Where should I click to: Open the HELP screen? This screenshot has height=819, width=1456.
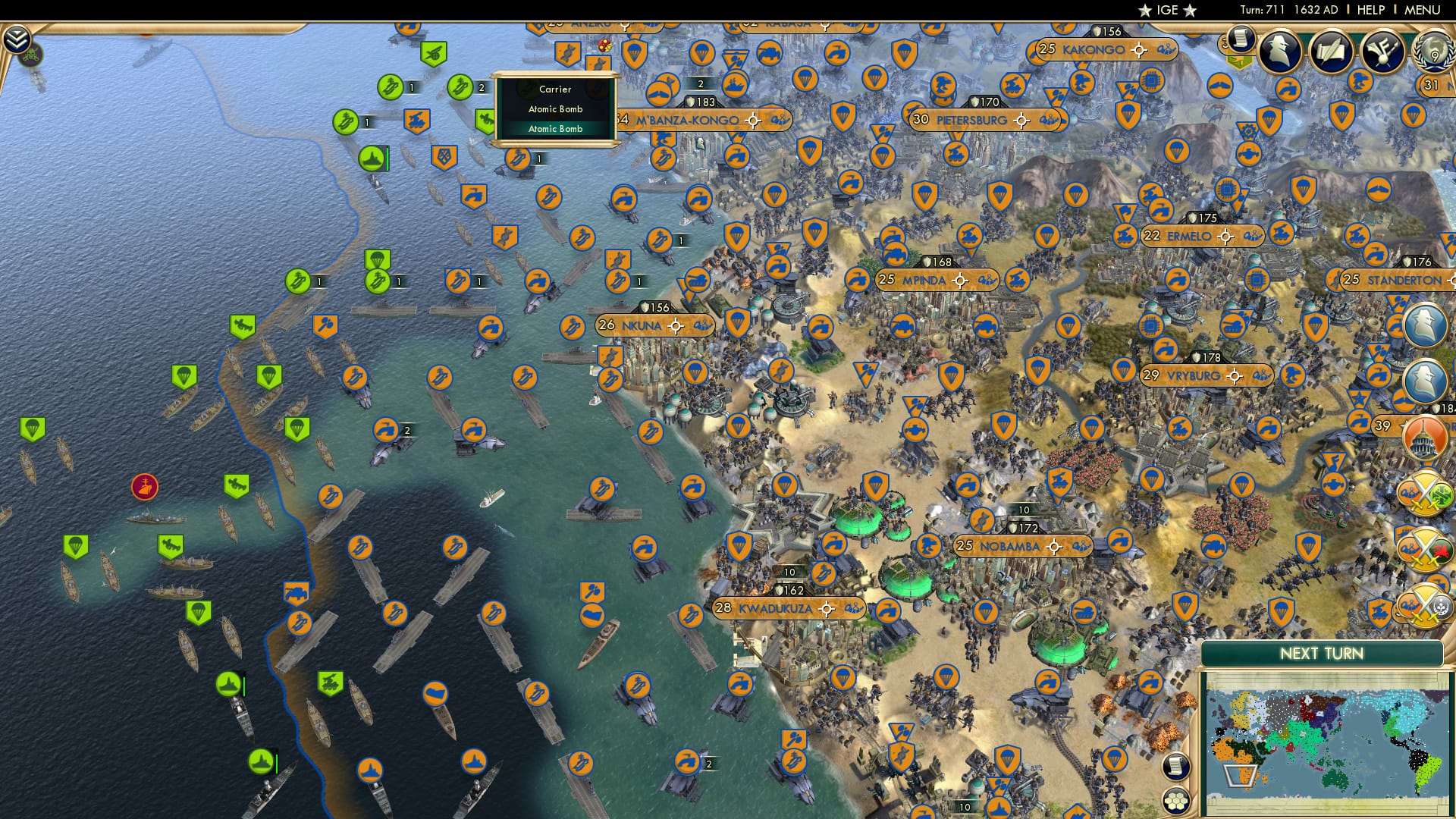pyautogui.click(x=1371, y=10)
